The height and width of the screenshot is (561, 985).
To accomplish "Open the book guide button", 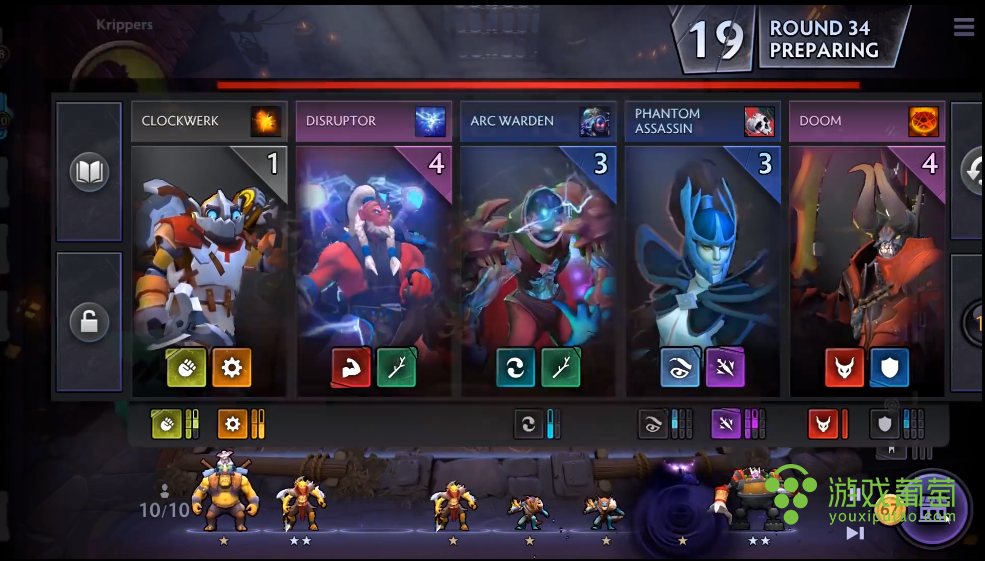I will click(x=89, y=172).
